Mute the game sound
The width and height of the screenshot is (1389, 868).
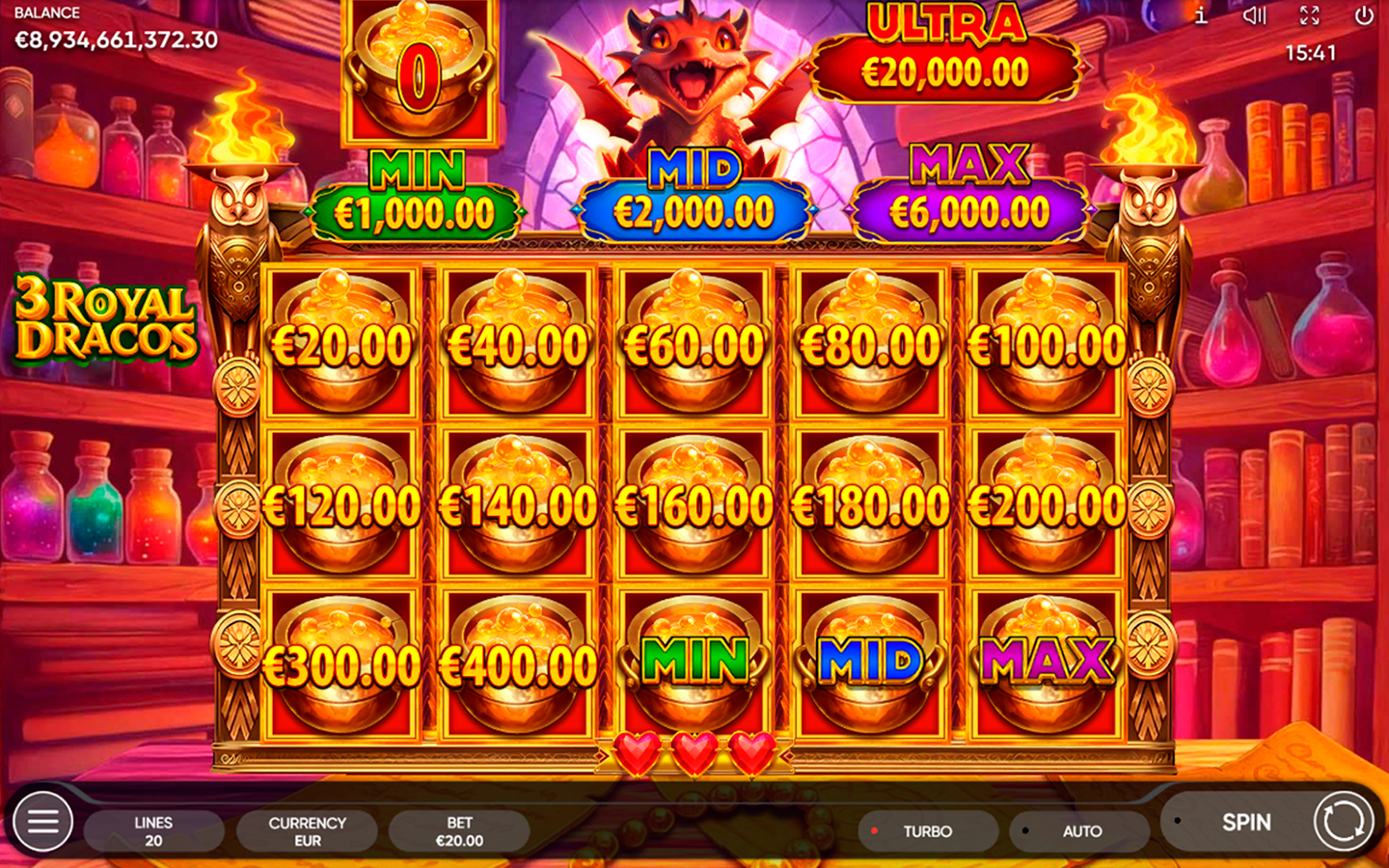(x=1255, y=14)
